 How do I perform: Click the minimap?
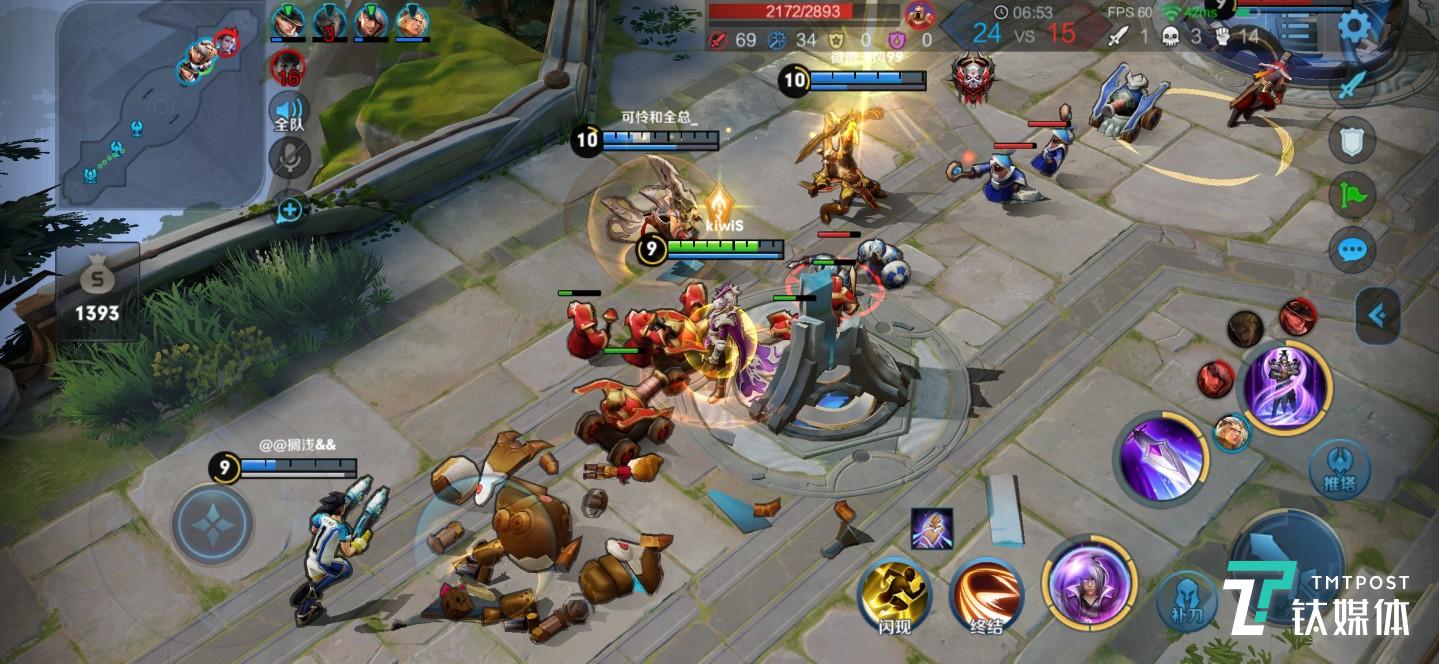pyautogui.click(x=160, y=103)
